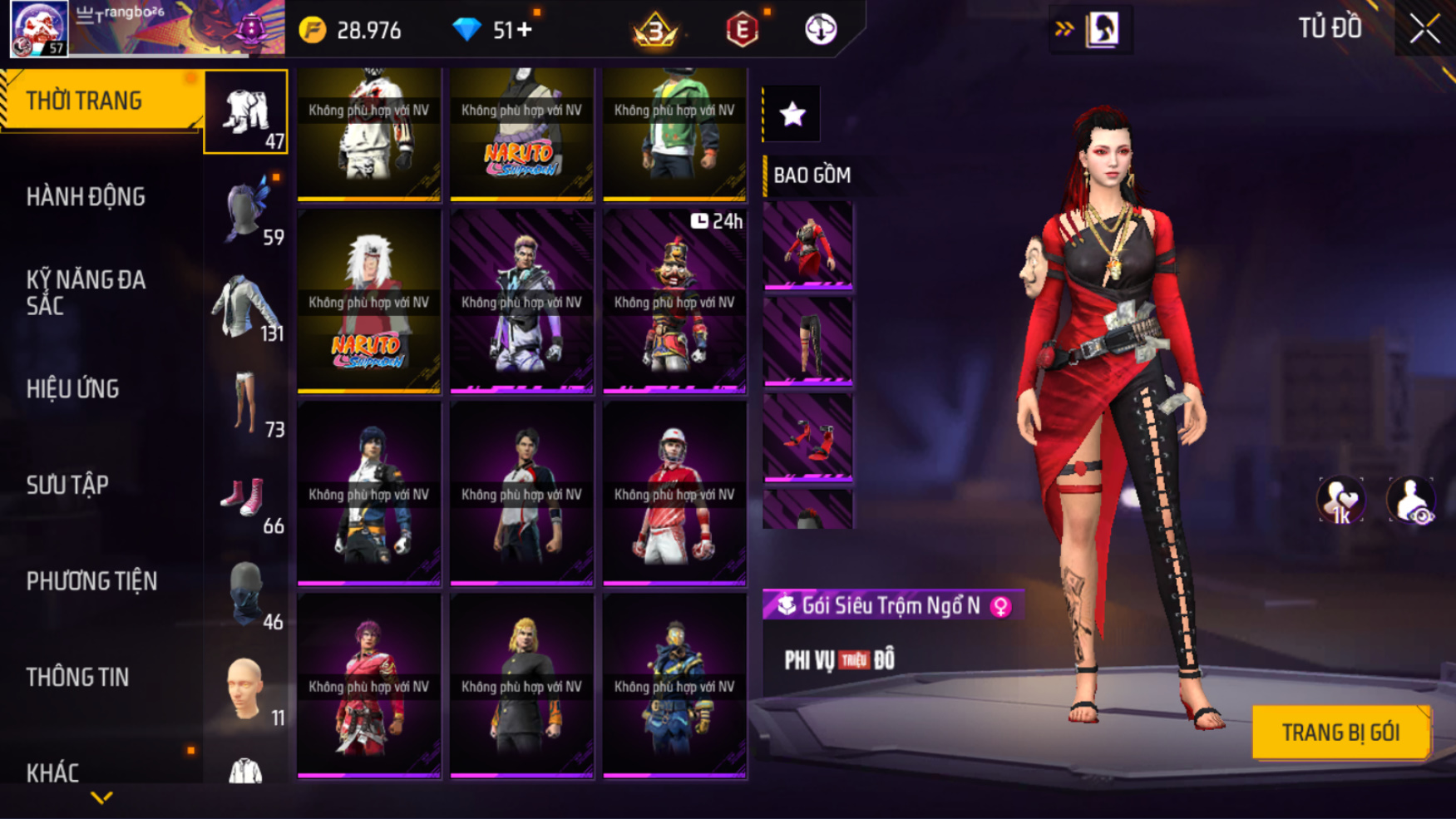1456x819 pixels.
Task: Choose the red cricket helmet outfit
Action: [674, 493]
